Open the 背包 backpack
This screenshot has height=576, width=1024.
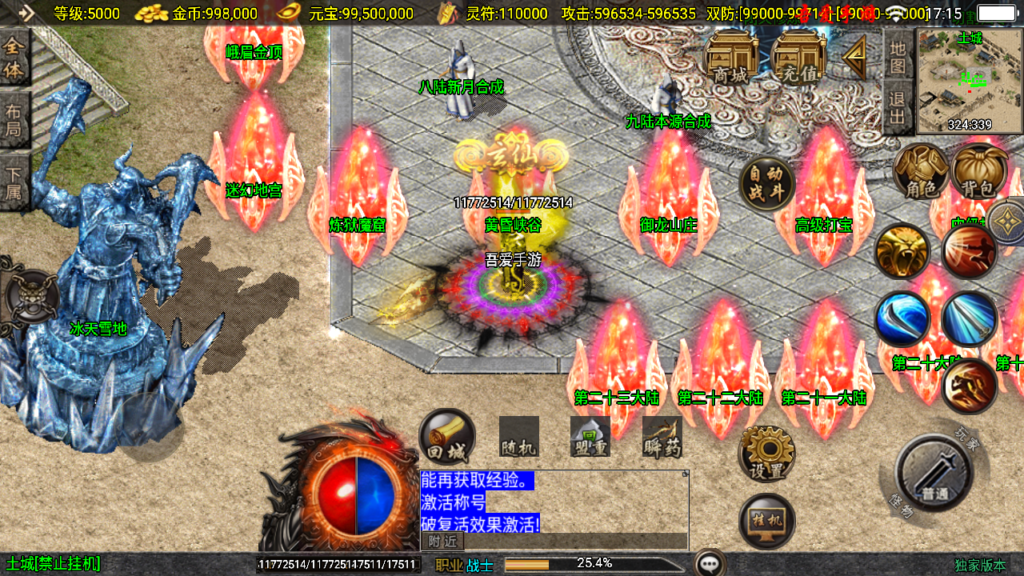click(x=979, y=171)
